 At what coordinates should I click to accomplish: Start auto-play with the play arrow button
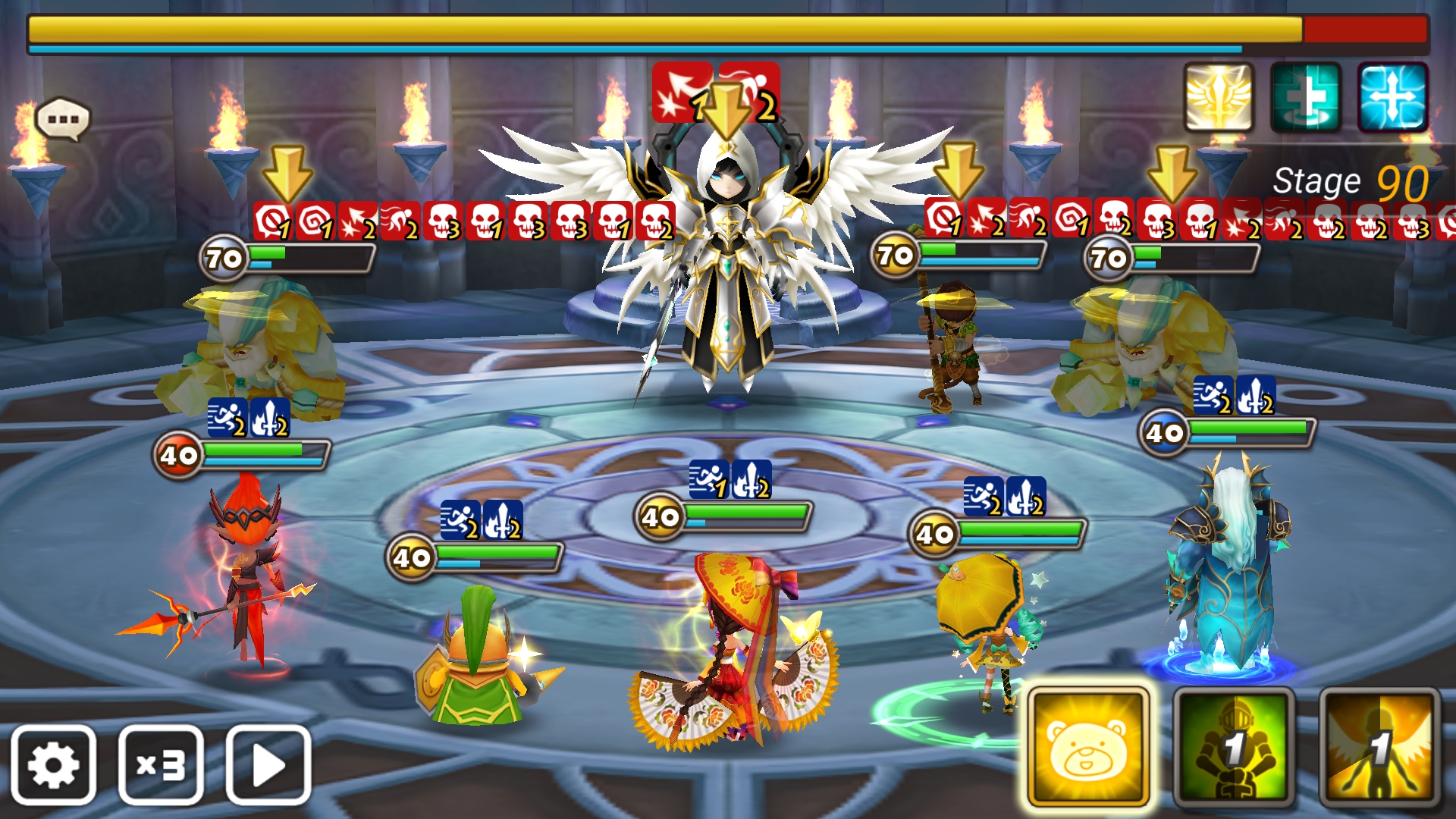tap(268, 764)
